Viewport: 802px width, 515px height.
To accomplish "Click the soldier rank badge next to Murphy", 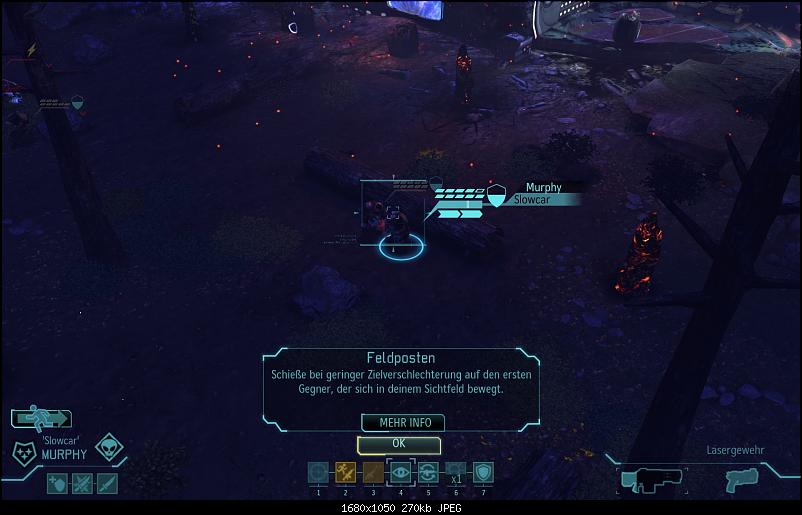I will [23, 452].
